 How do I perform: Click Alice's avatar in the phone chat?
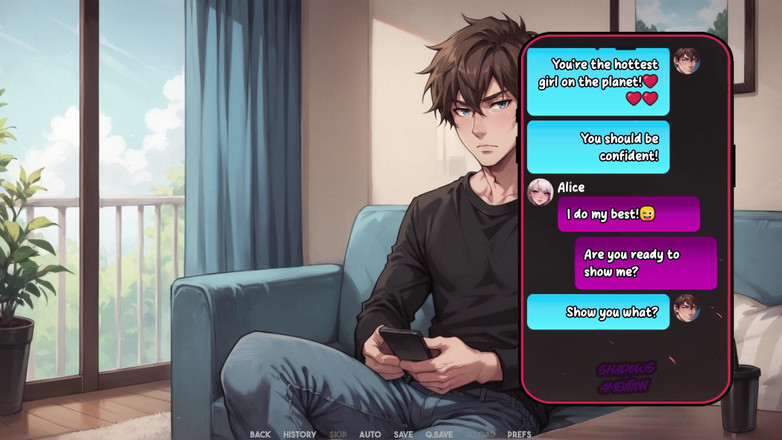[540, 192]
